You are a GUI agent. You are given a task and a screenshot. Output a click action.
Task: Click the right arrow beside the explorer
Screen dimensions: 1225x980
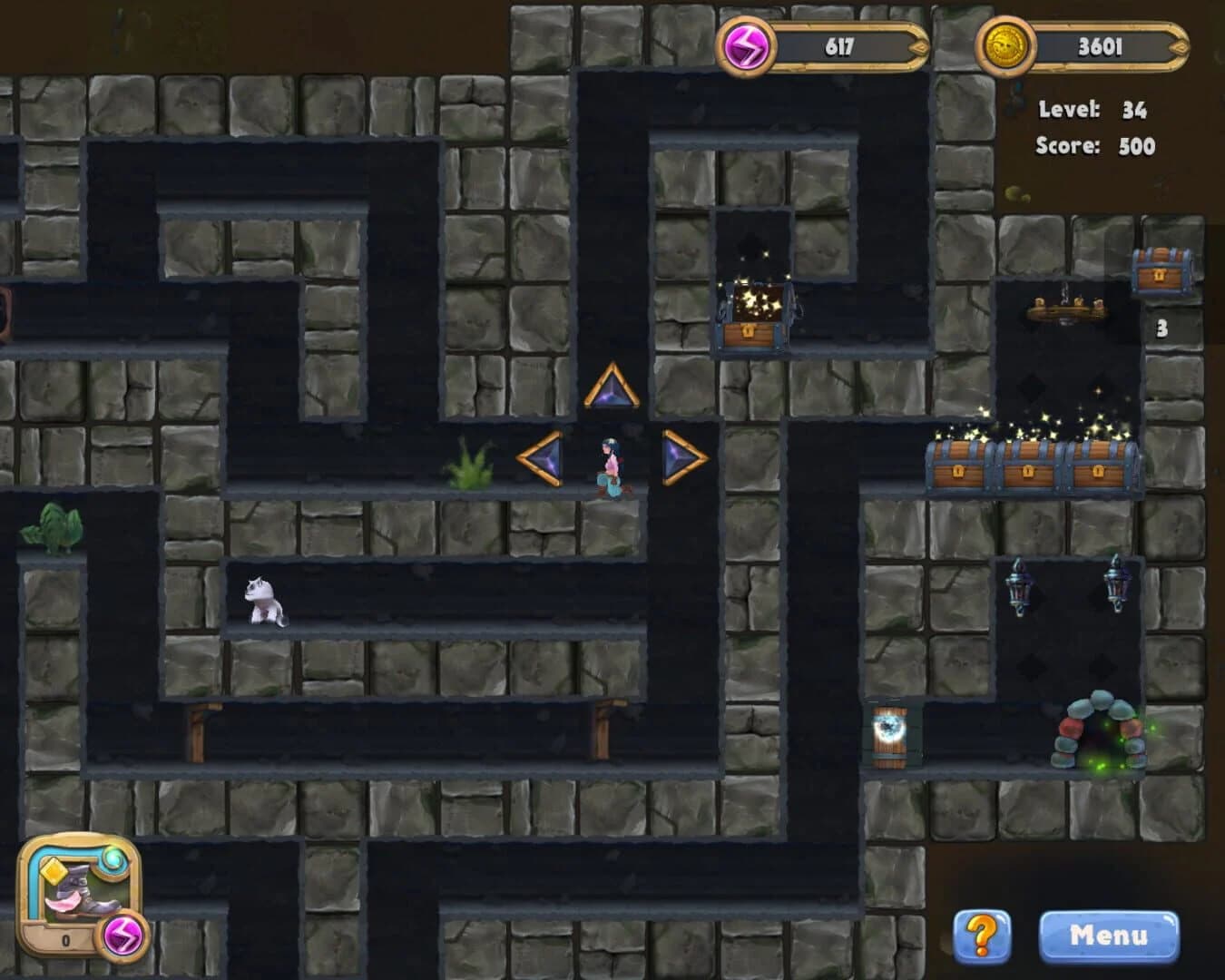point(682,458)
